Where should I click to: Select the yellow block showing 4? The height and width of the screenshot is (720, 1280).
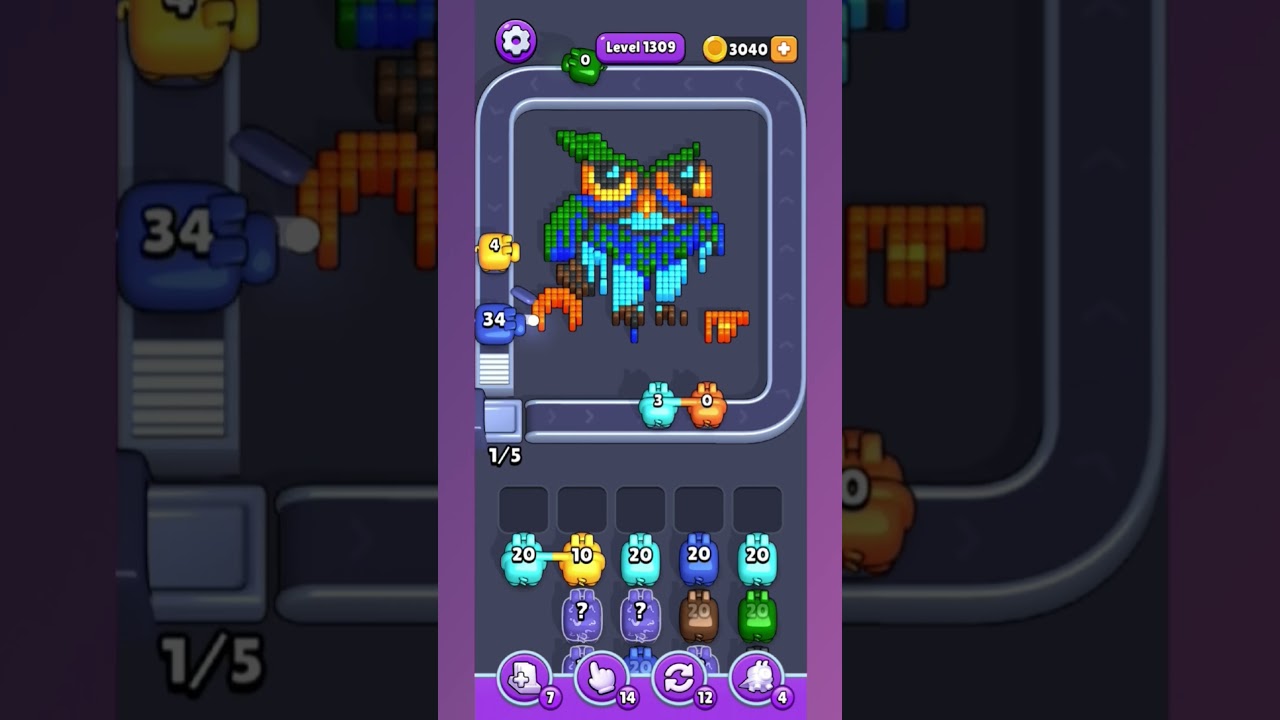click(x=497, y=249)
